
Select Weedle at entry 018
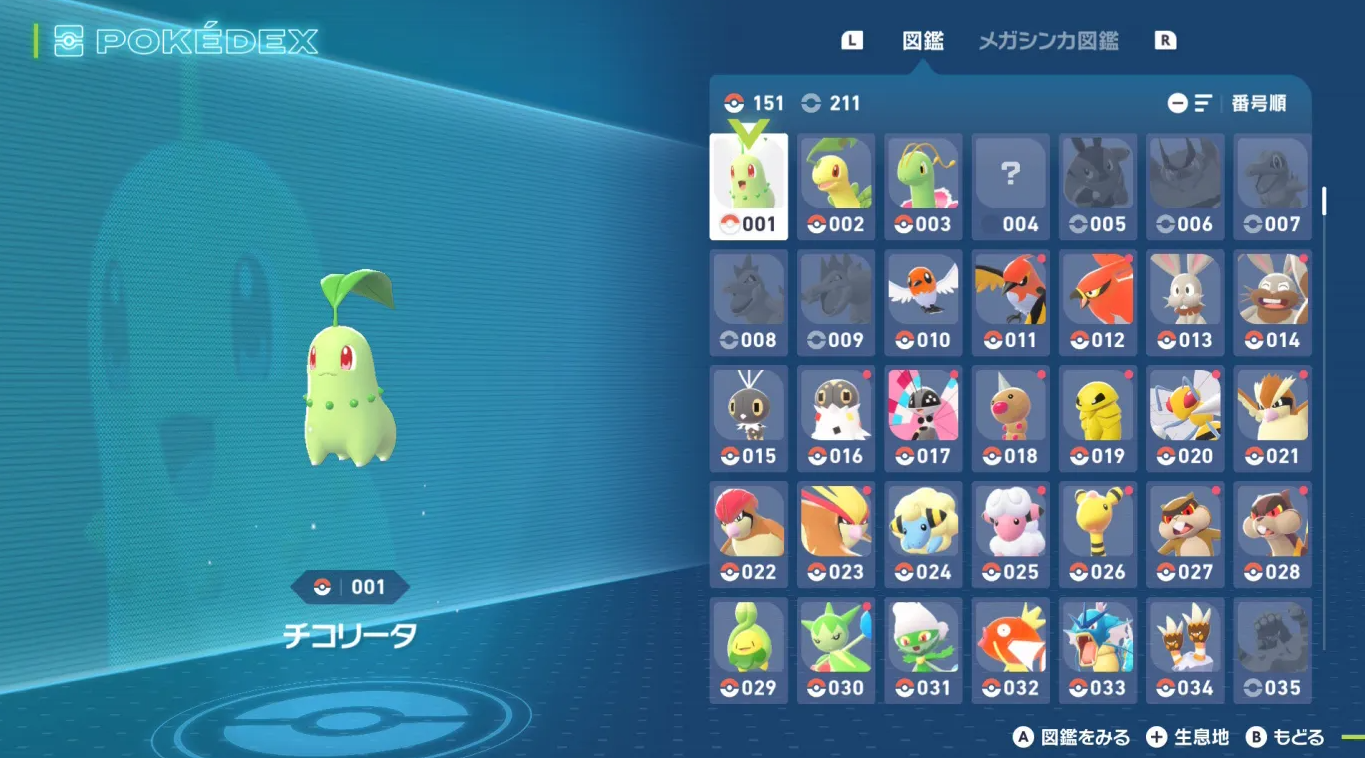point(1009,419)
